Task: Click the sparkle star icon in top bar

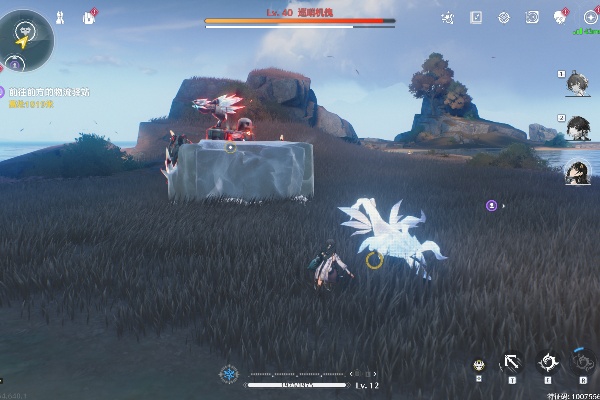Action: pos(448,17)
